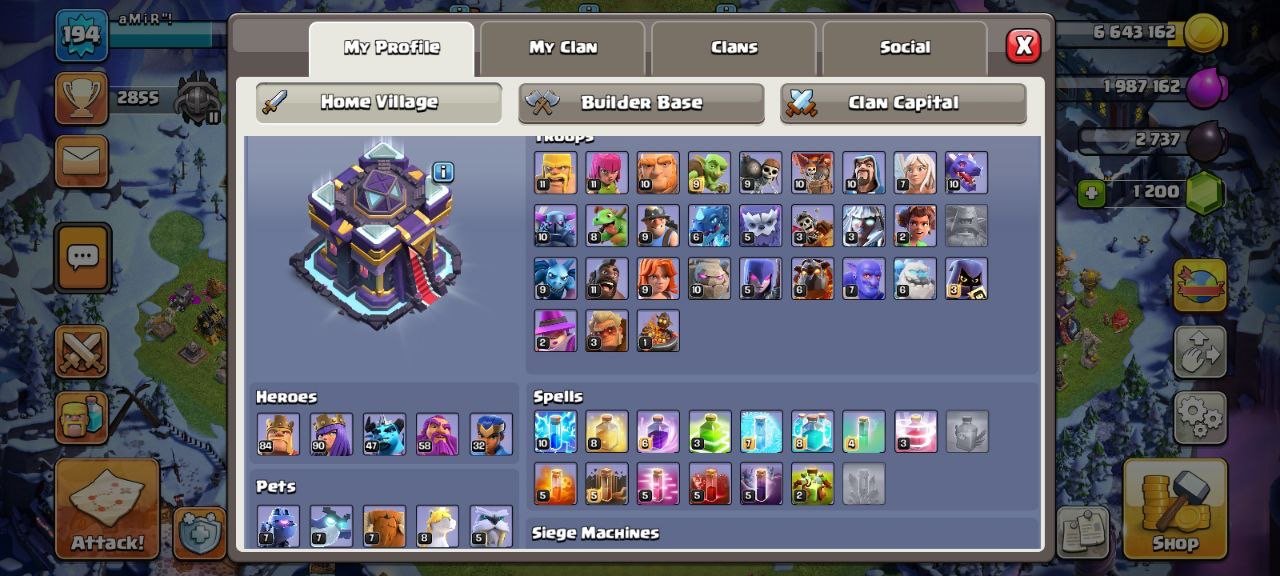Open the chat speech bubble
This screenshot has width=1280, height=576.
82,258
